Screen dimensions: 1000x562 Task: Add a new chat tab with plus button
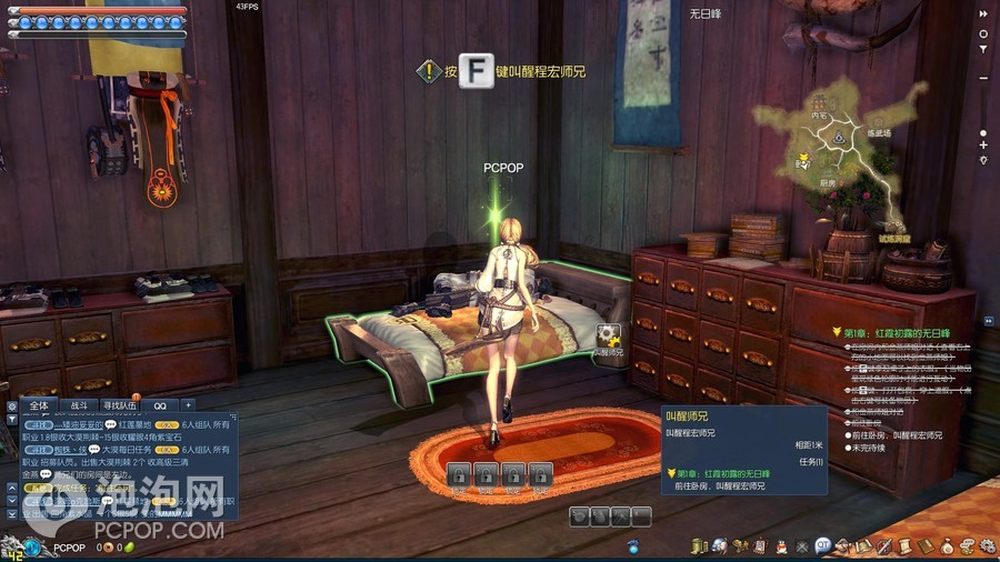coord(187,405)
